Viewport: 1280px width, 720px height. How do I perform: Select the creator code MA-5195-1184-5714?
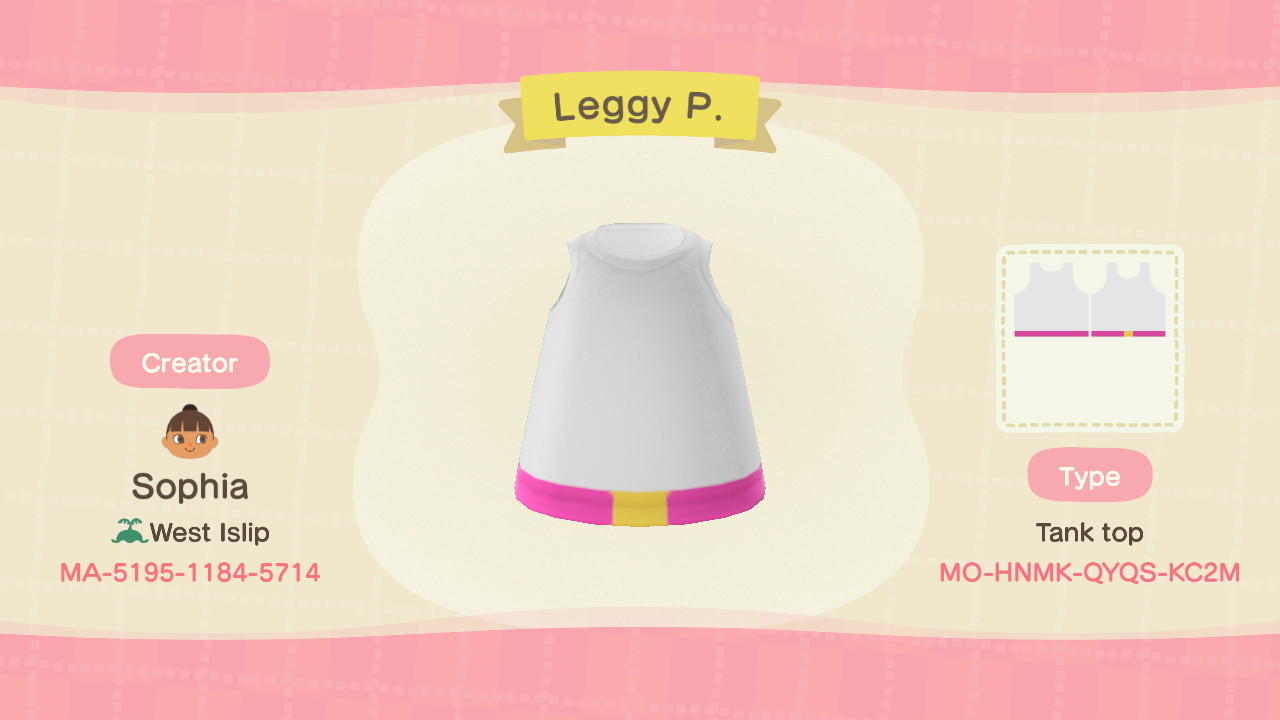click(189, 572)
